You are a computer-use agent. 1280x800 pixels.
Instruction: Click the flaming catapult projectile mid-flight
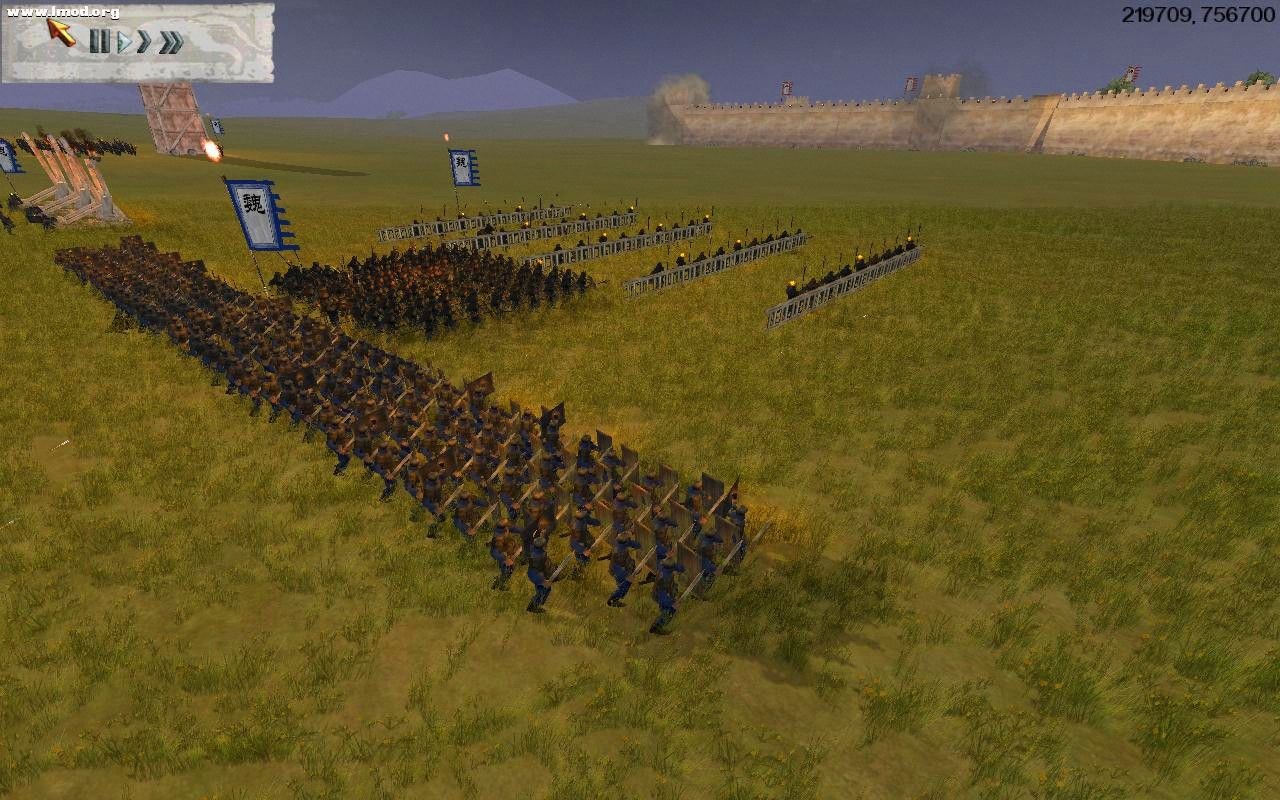pos(213,150)
